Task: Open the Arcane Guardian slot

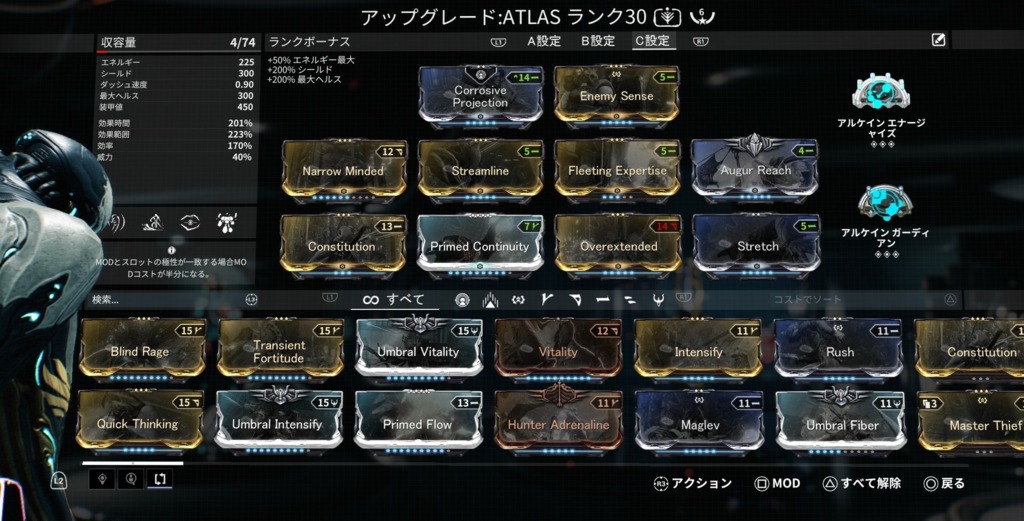Action: pyautogui.click(x=884, y=205)
